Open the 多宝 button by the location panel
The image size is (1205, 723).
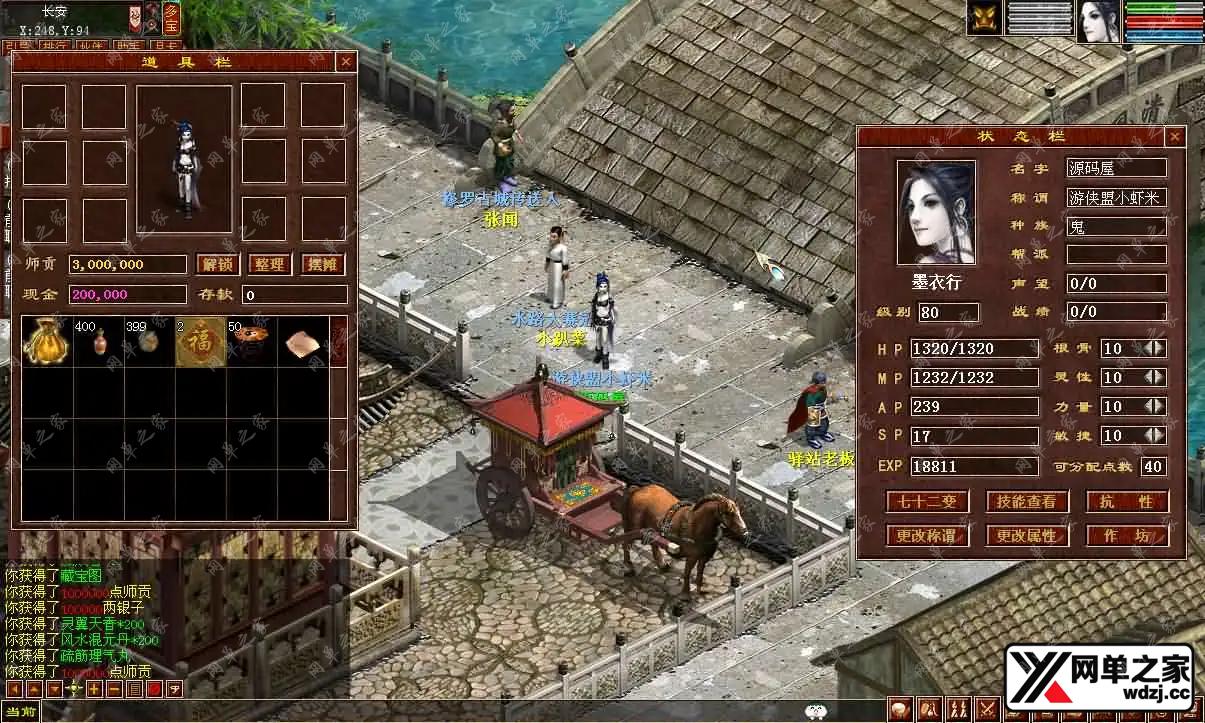tap(171, 19)
